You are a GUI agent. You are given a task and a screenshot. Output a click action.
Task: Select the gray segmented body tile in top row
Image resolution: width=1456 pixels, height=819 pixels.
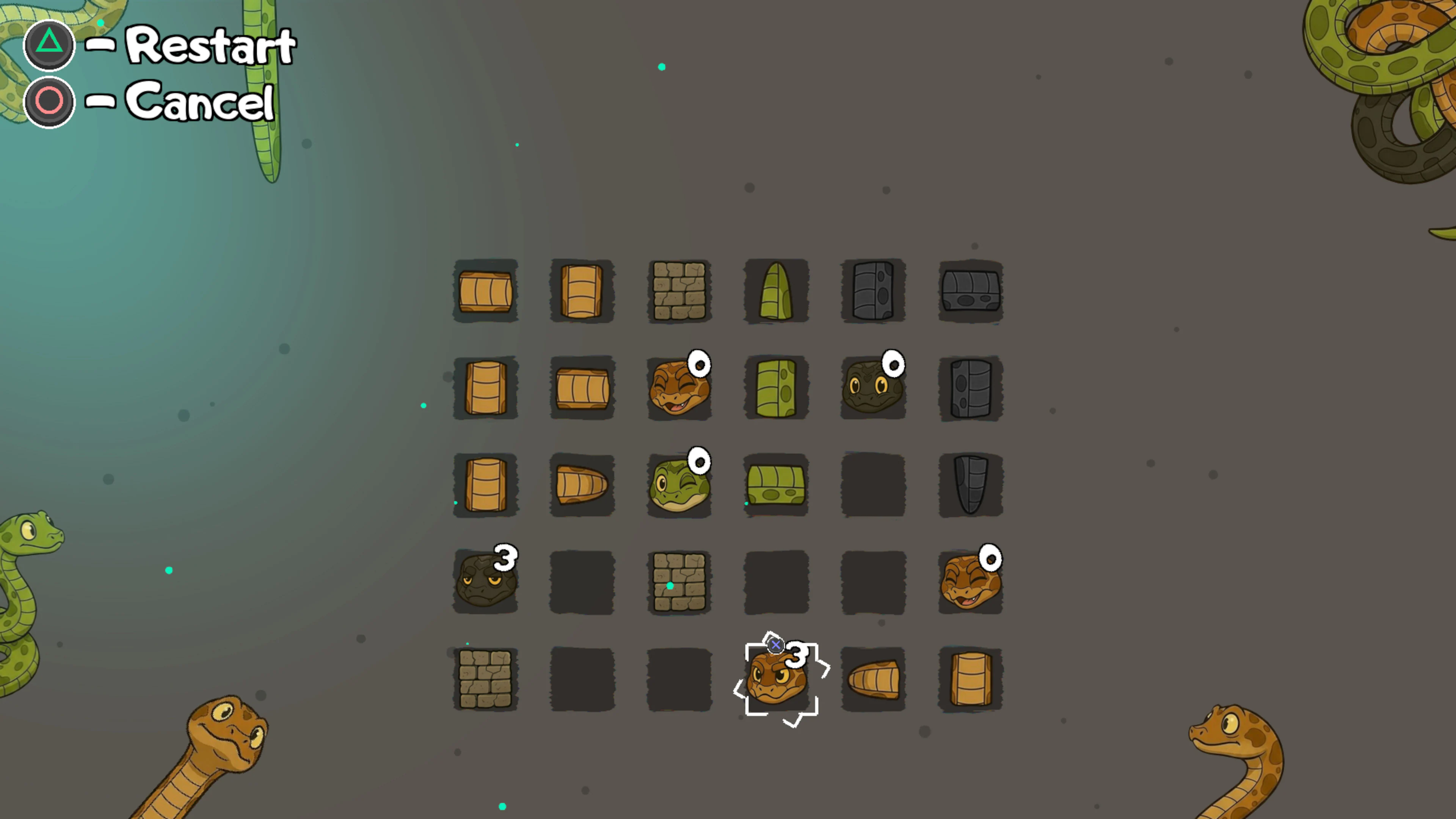873,291
